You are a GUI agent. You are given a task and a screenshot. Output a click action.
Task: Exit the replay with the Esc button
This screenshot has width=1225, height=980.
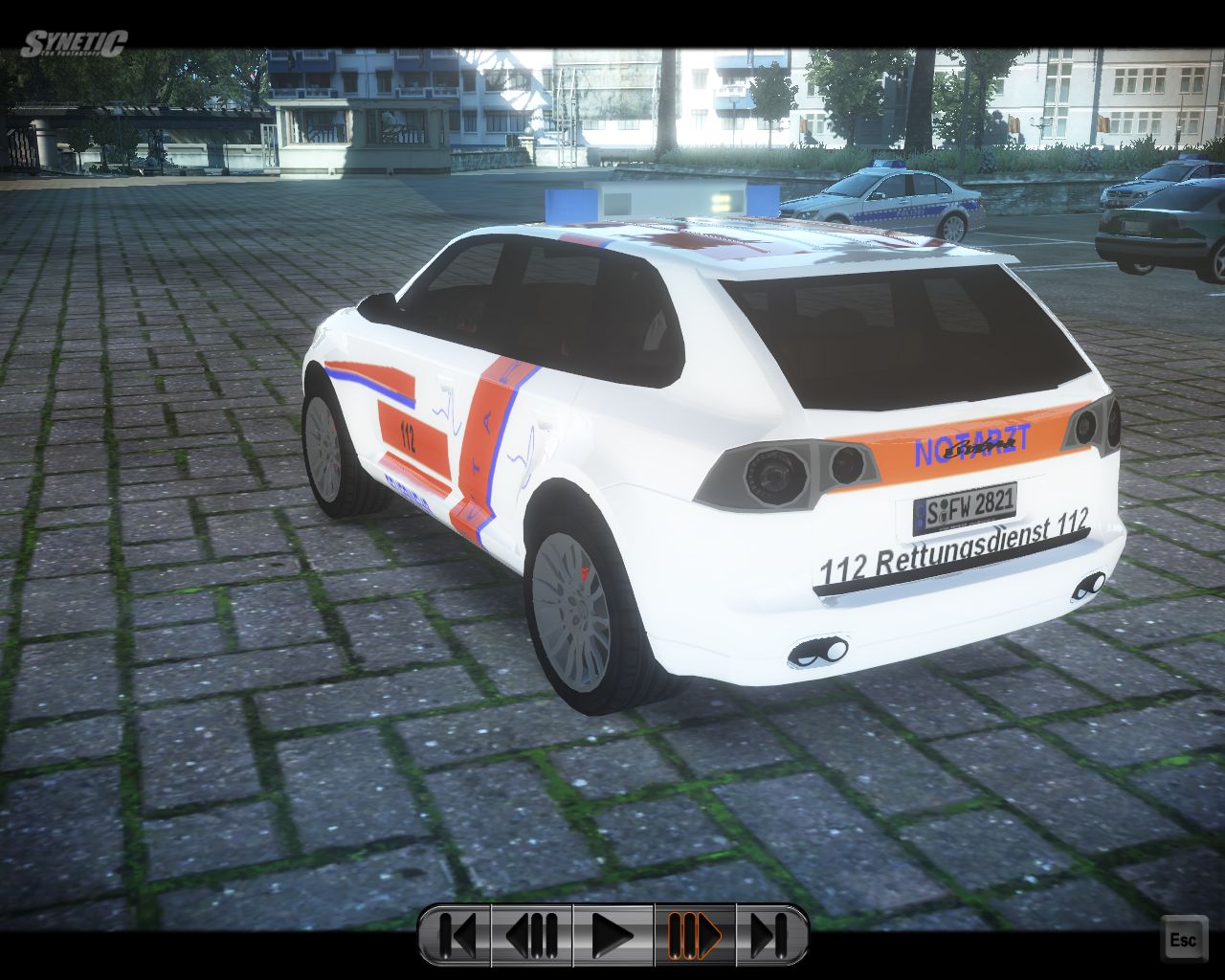pos(1183,940)
